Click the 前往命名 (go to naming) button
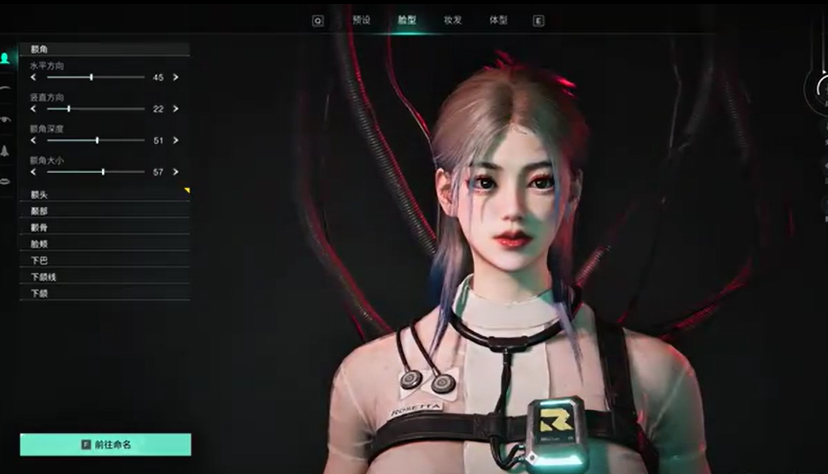The width and height of the screenshot is (828, 474). pos(105,444)
